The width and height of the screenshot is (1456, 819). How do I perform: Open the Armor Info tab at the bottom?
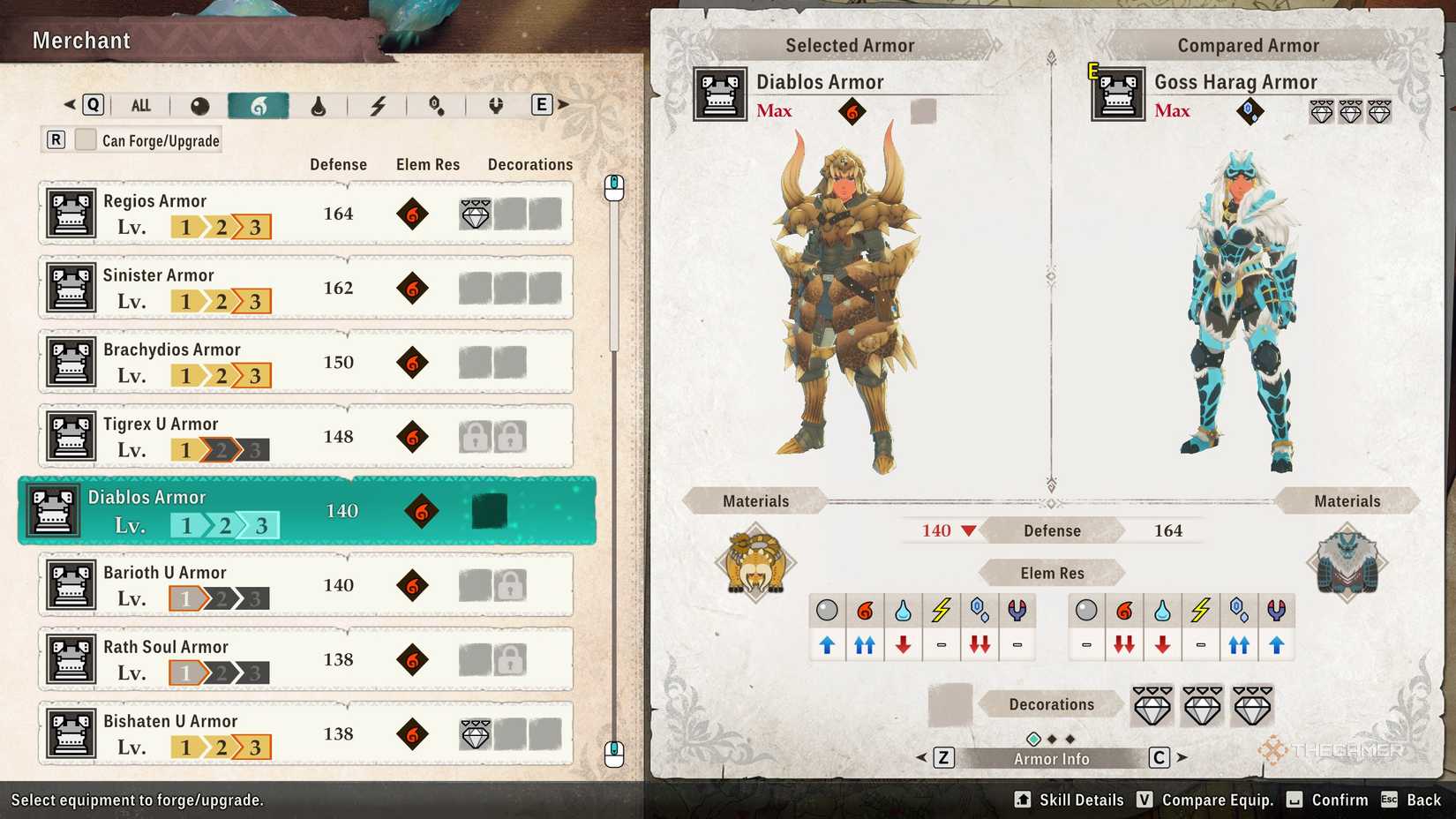point(1051,757)
